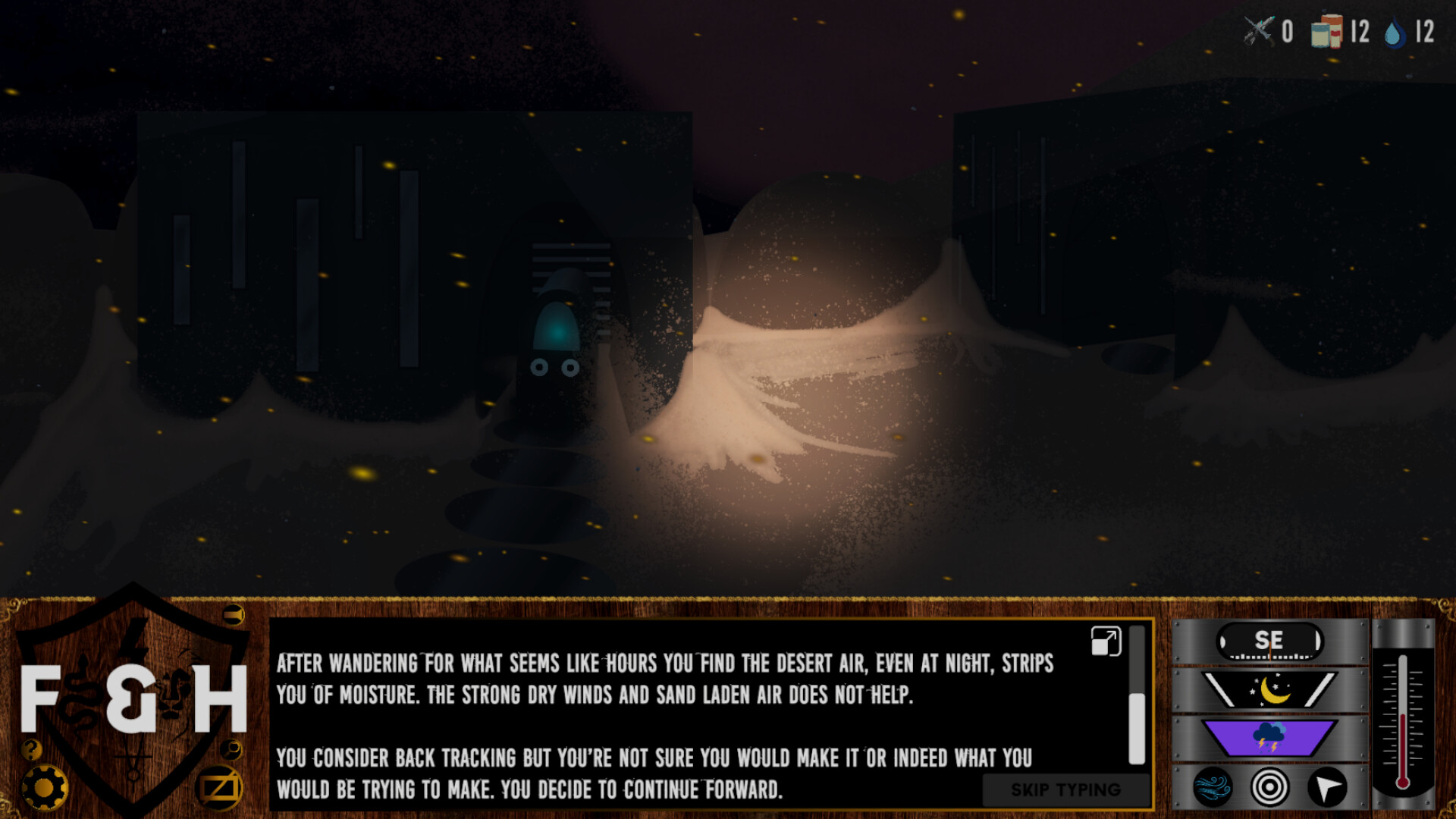Click the question mark help icon
This screenshot has height=819, width=1456.
coord(31,750)
